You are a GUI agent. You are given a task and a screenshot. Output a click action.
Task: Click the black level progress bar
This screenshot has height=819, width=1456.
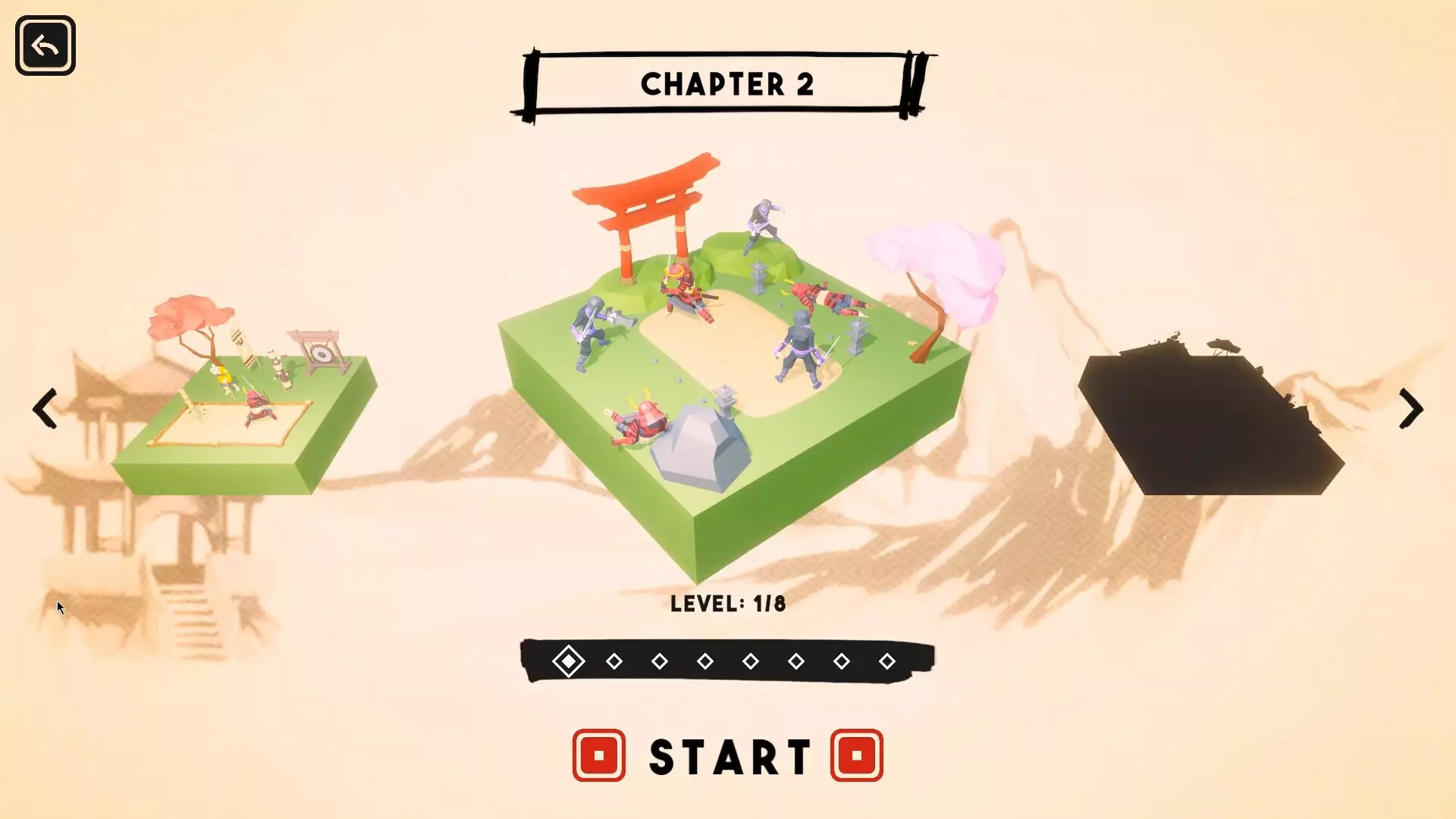tap(726, 661)
